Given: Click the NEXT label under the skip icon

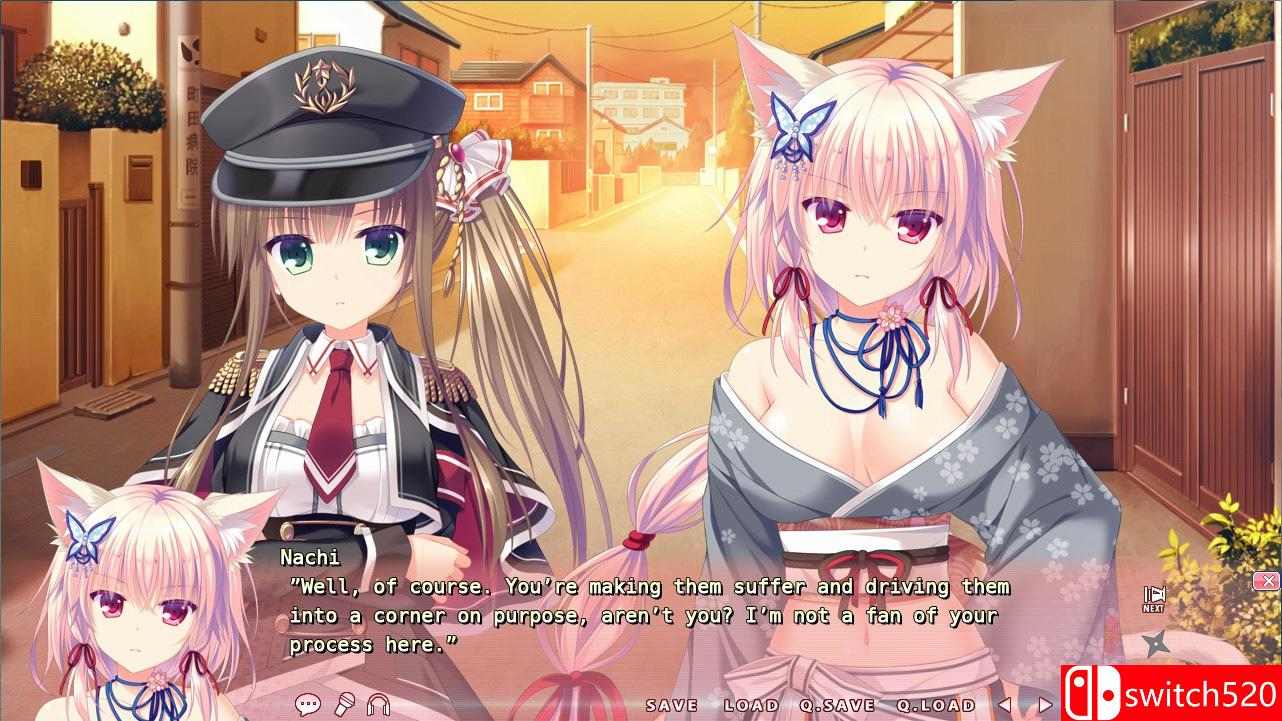Looking at the screenshot, I should (x=1153, y=608).
